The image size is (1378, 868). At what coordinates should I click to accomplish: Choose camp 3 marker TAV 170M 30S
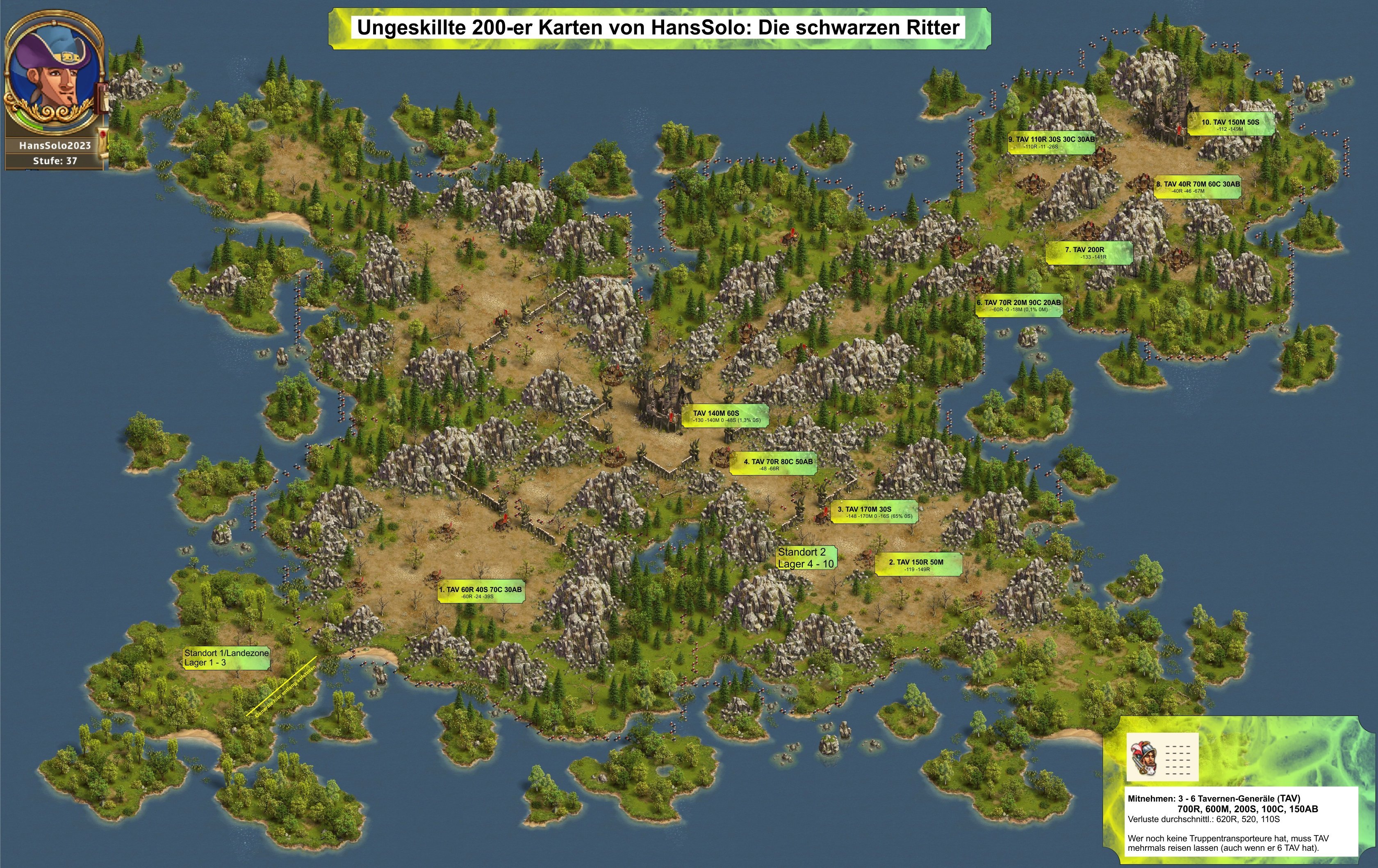(874, 512)
